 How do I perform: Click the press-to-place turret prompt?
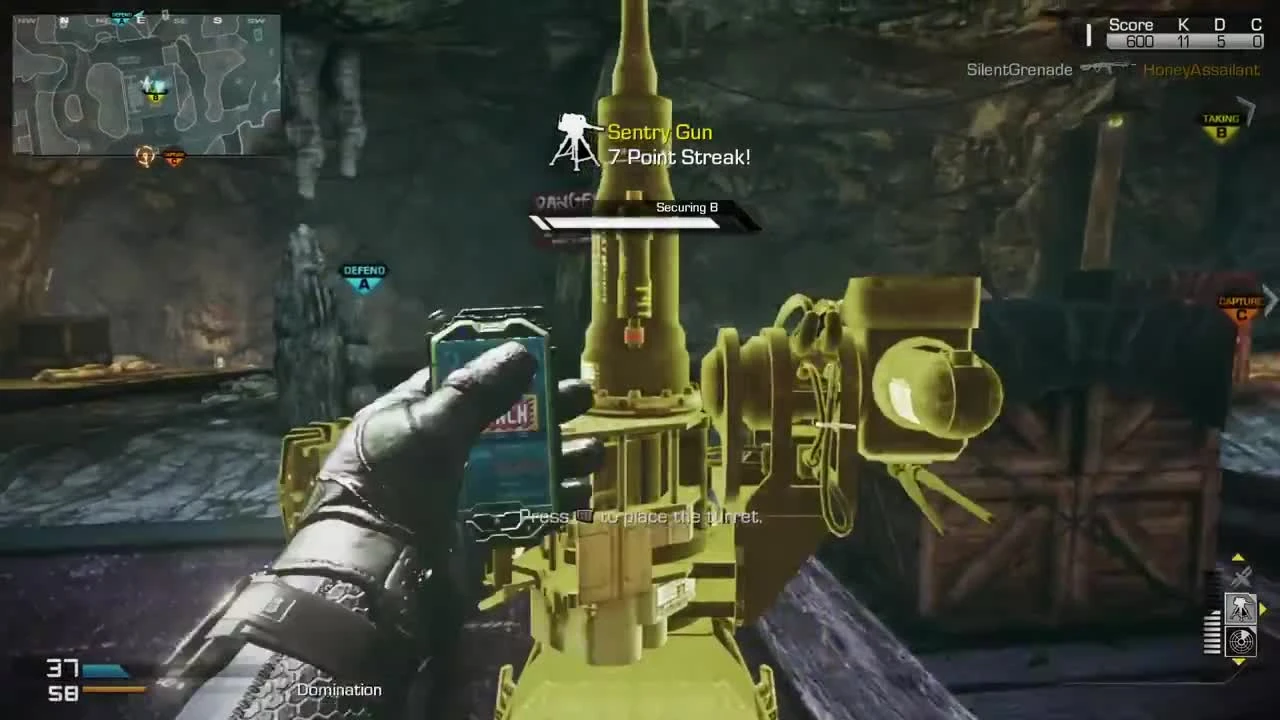(x=640, y=516)
